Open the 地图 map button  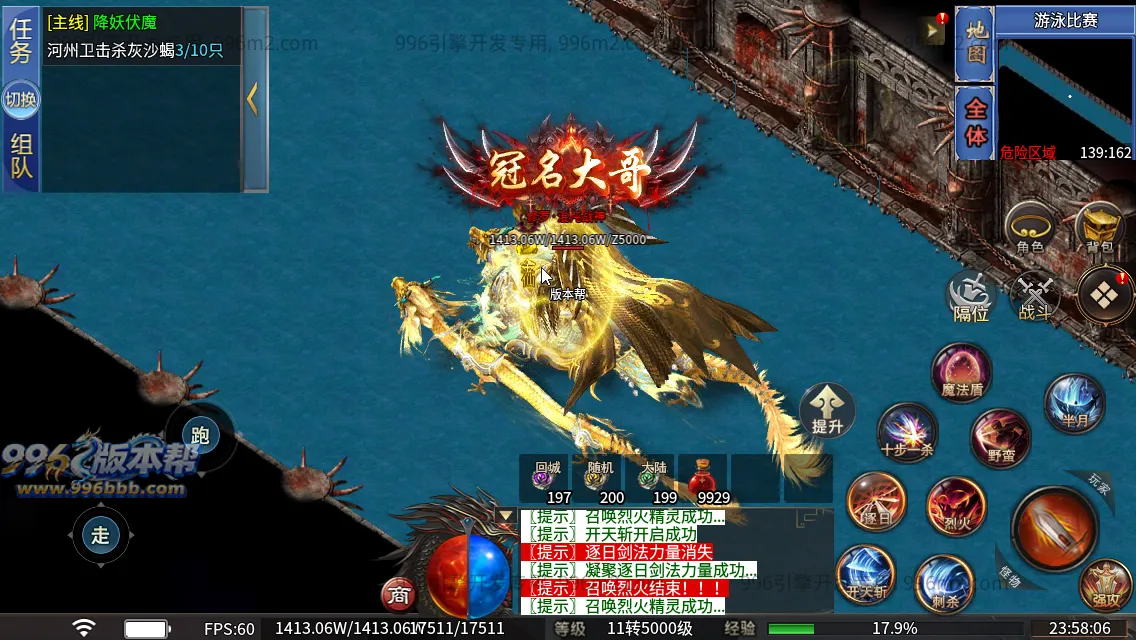pyautogui.click(x=975, y=45)
